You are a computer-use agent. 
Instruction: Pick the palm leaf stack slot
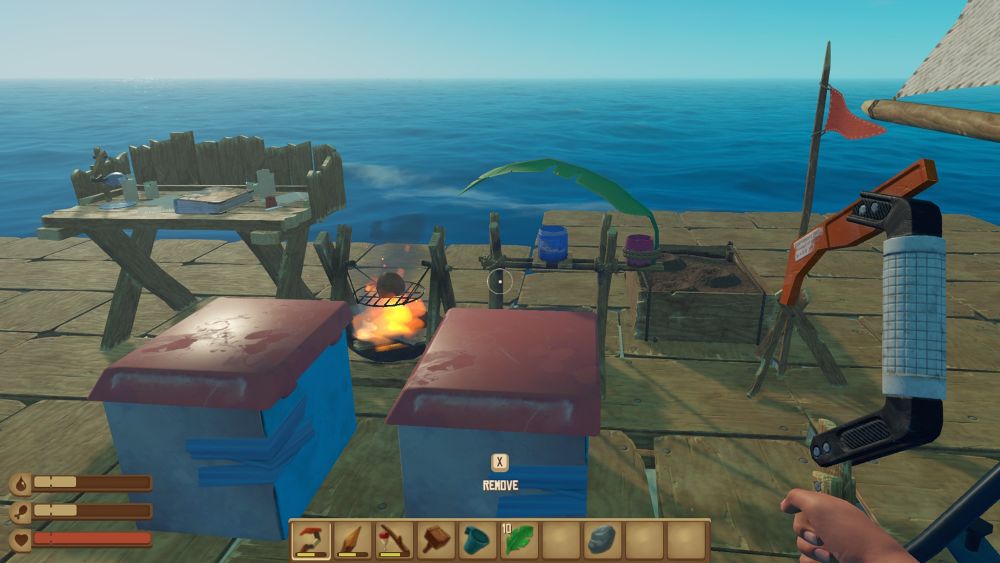coord(520,540)
